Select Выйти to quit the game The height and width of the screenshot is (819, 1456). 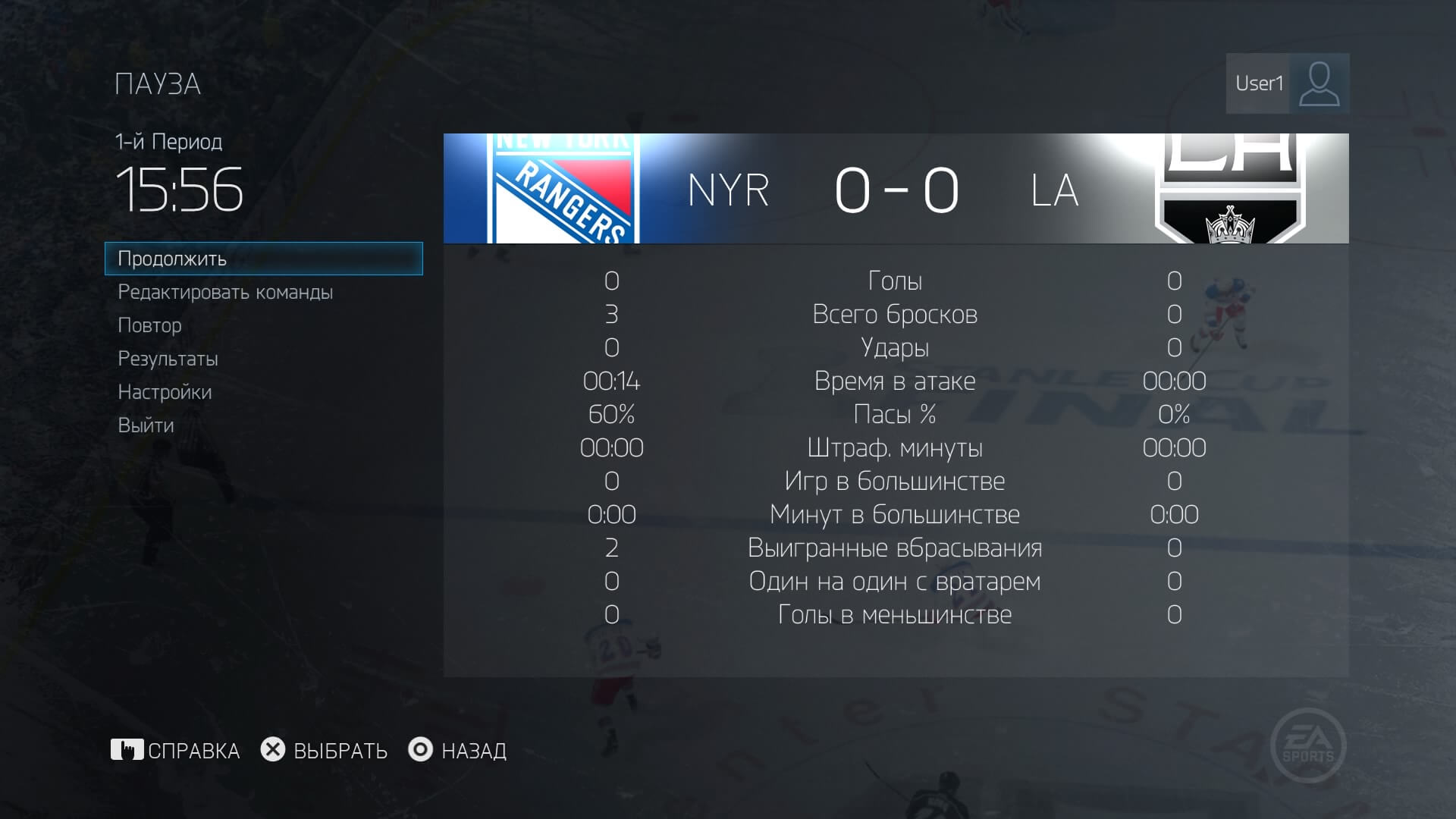pyautogui.click(x=146, y=425)
